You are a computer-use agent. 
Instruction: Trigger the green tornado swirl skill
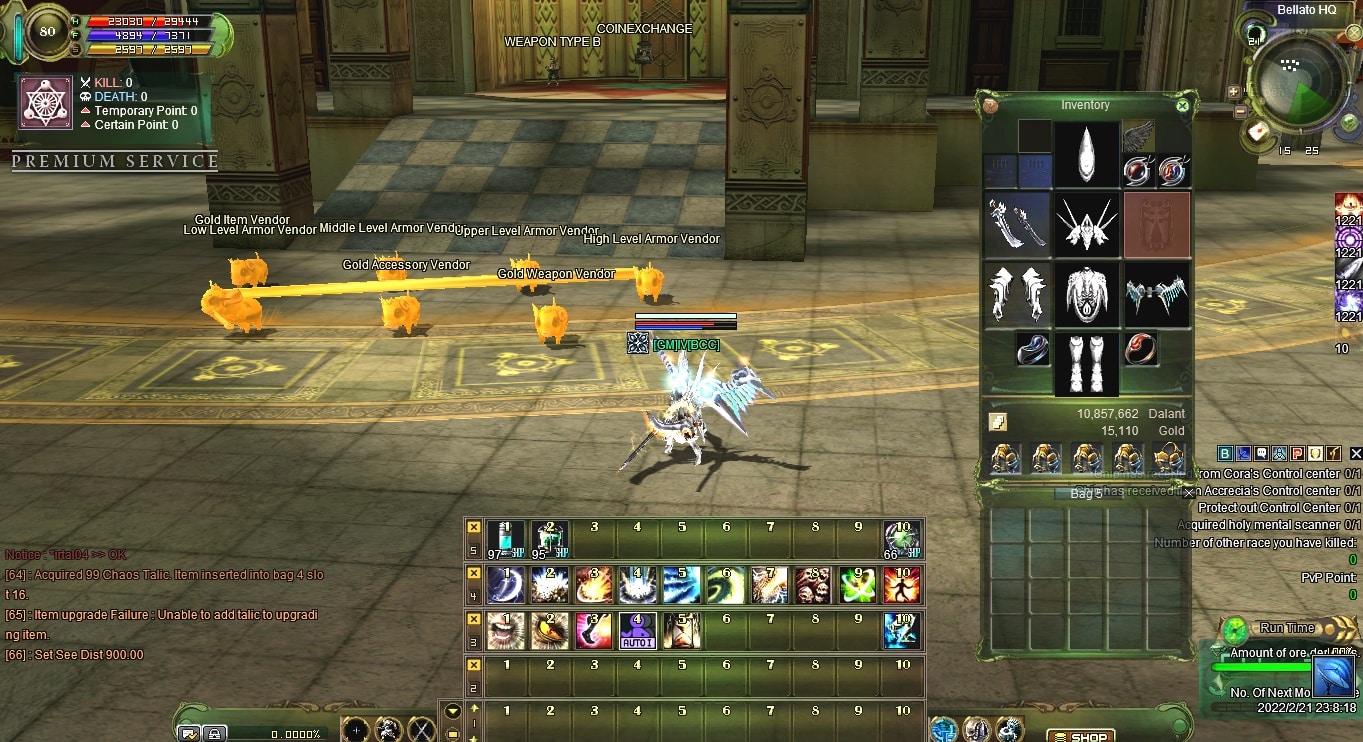tap(726, 585)
